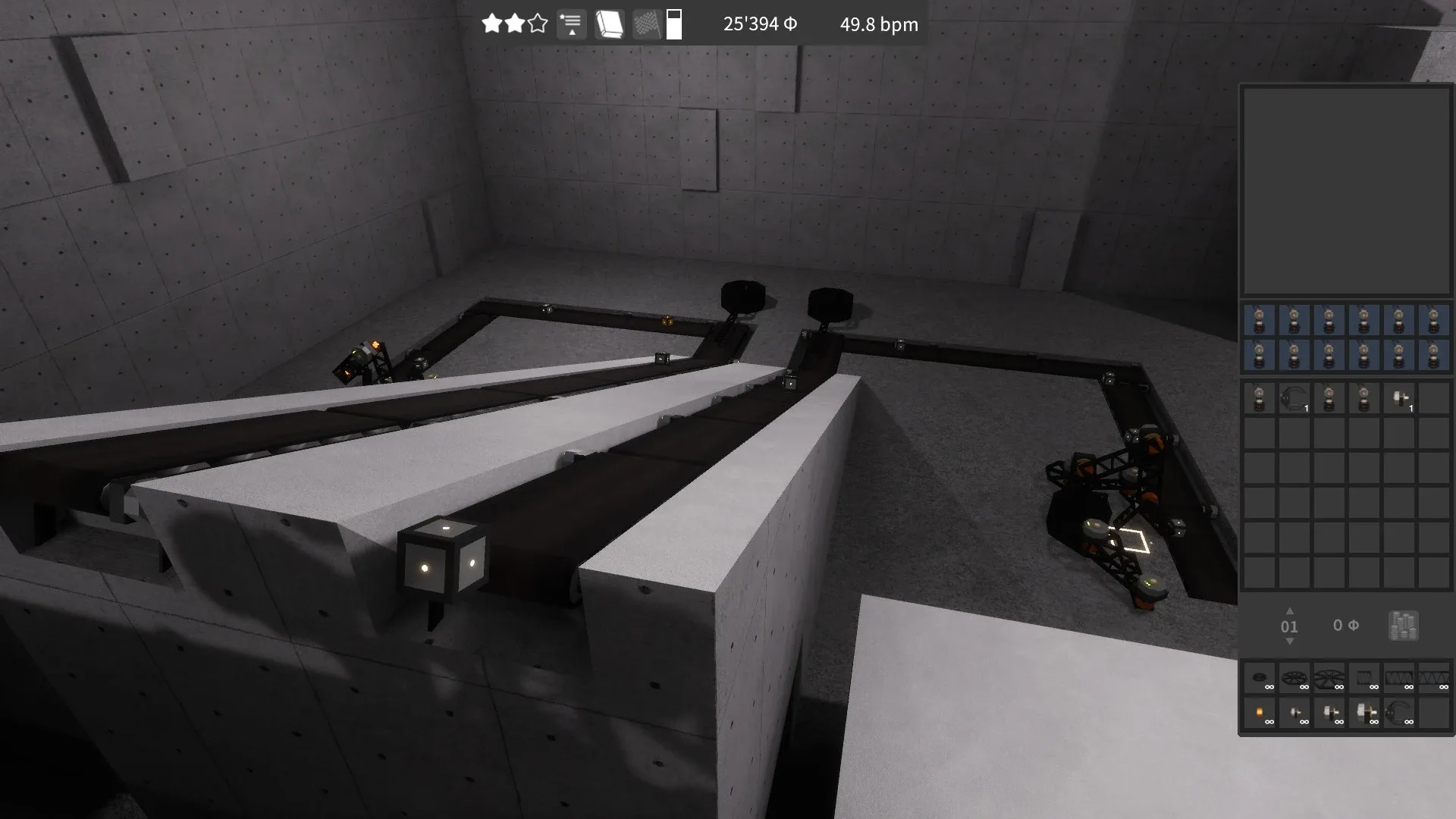Open the book manual icon in top bar
The height and width of the screenshot is (819, 1456).
coord(608,24)
